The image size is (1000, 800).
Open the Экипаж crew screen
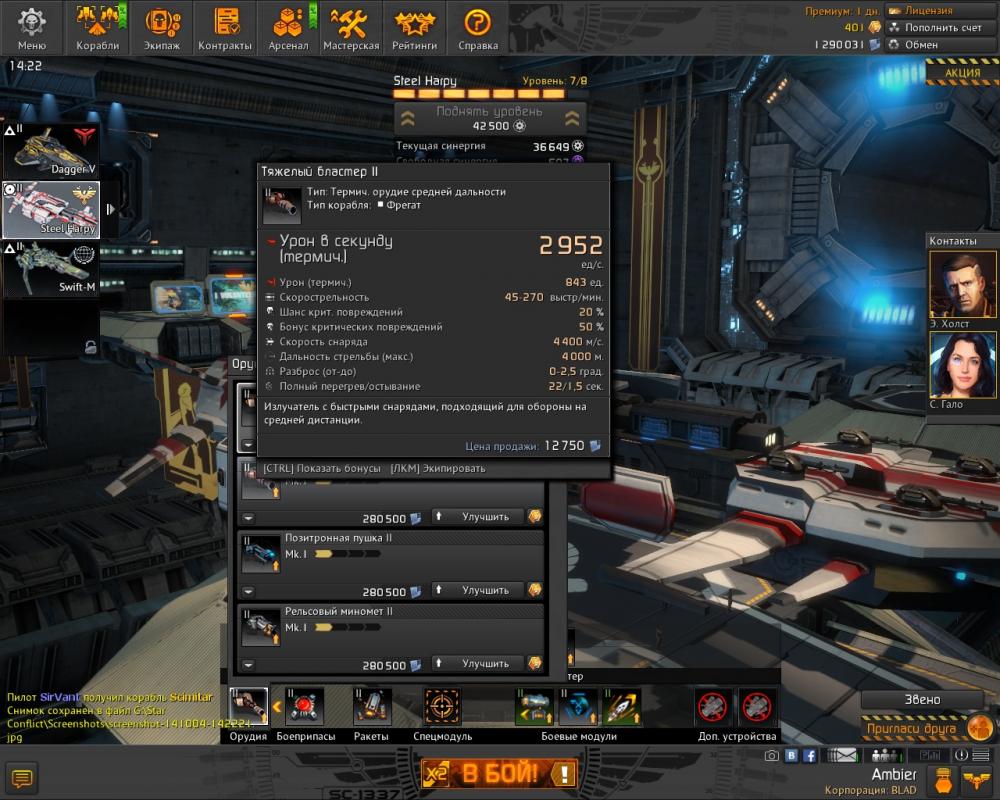[160, 27]
